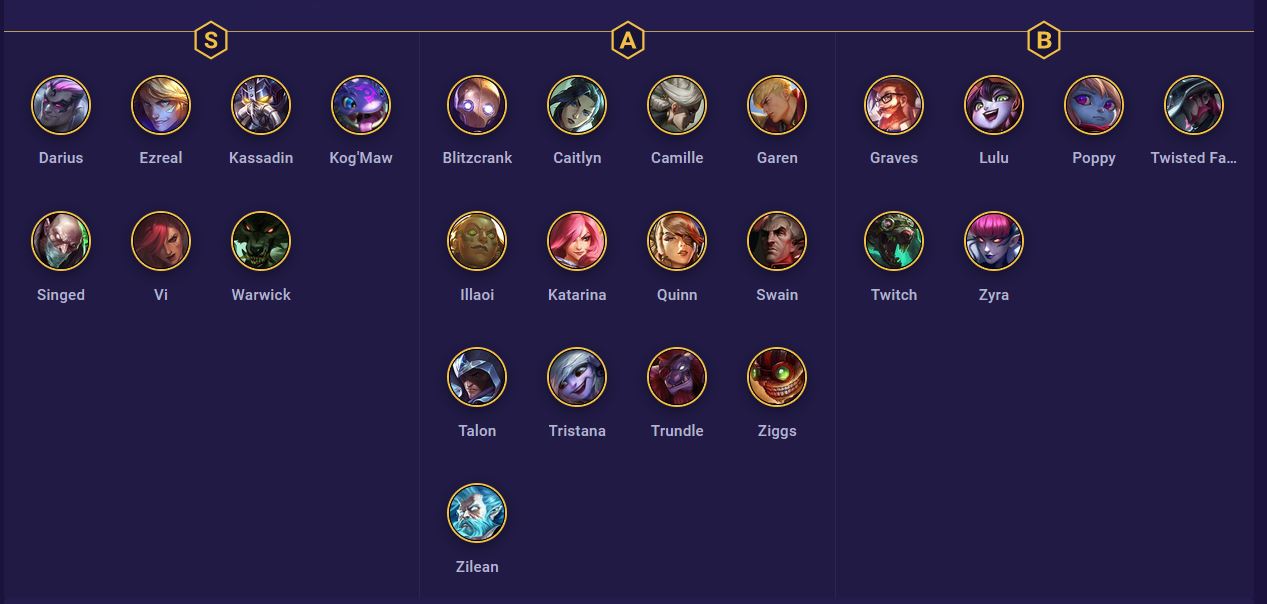Open the Caitlyn champion portrait
This screenshot has width=1267, height=604.
click(577, 105)
